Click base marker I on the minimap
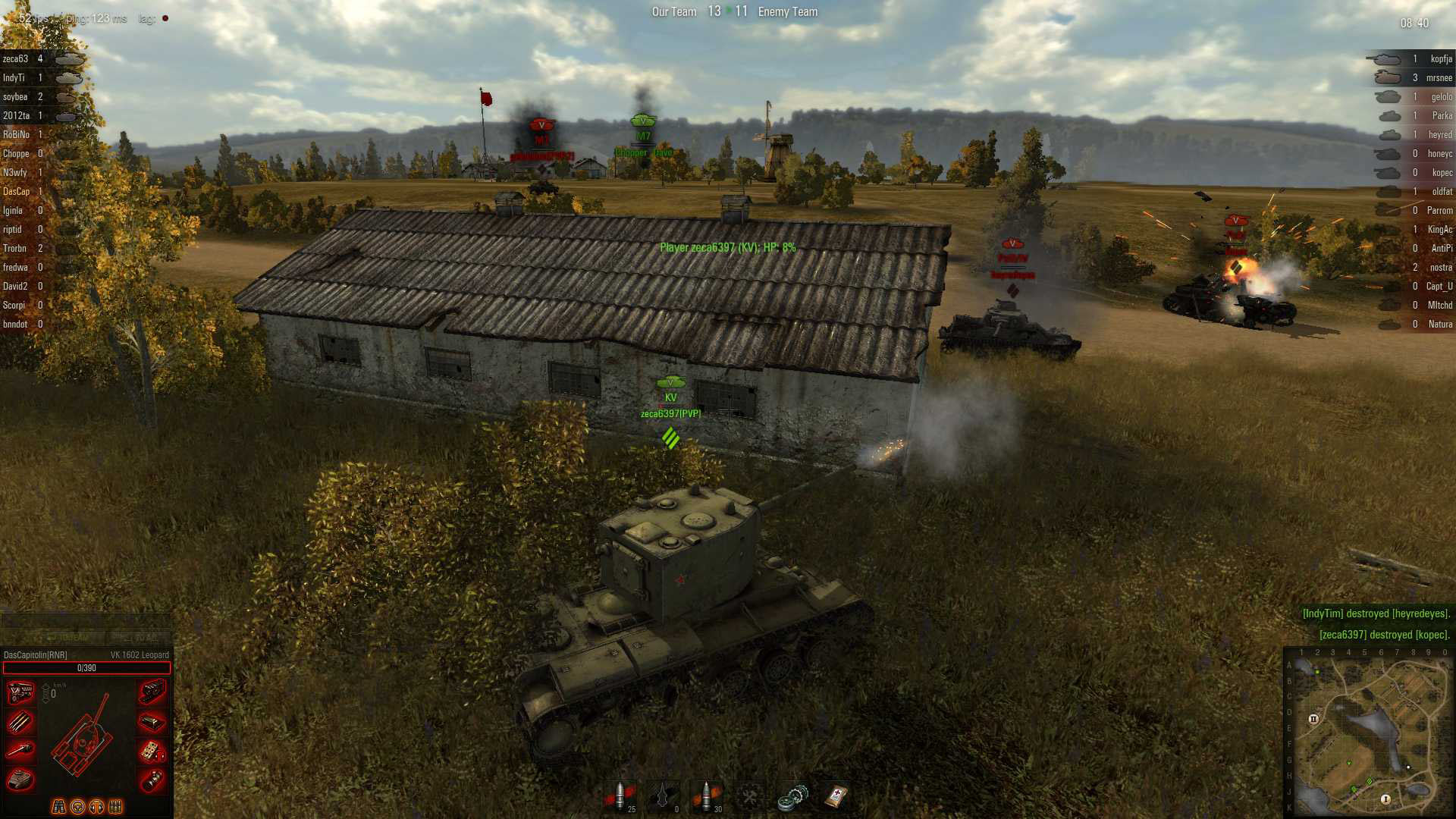1456x819 pixels. click(1385, 799)
